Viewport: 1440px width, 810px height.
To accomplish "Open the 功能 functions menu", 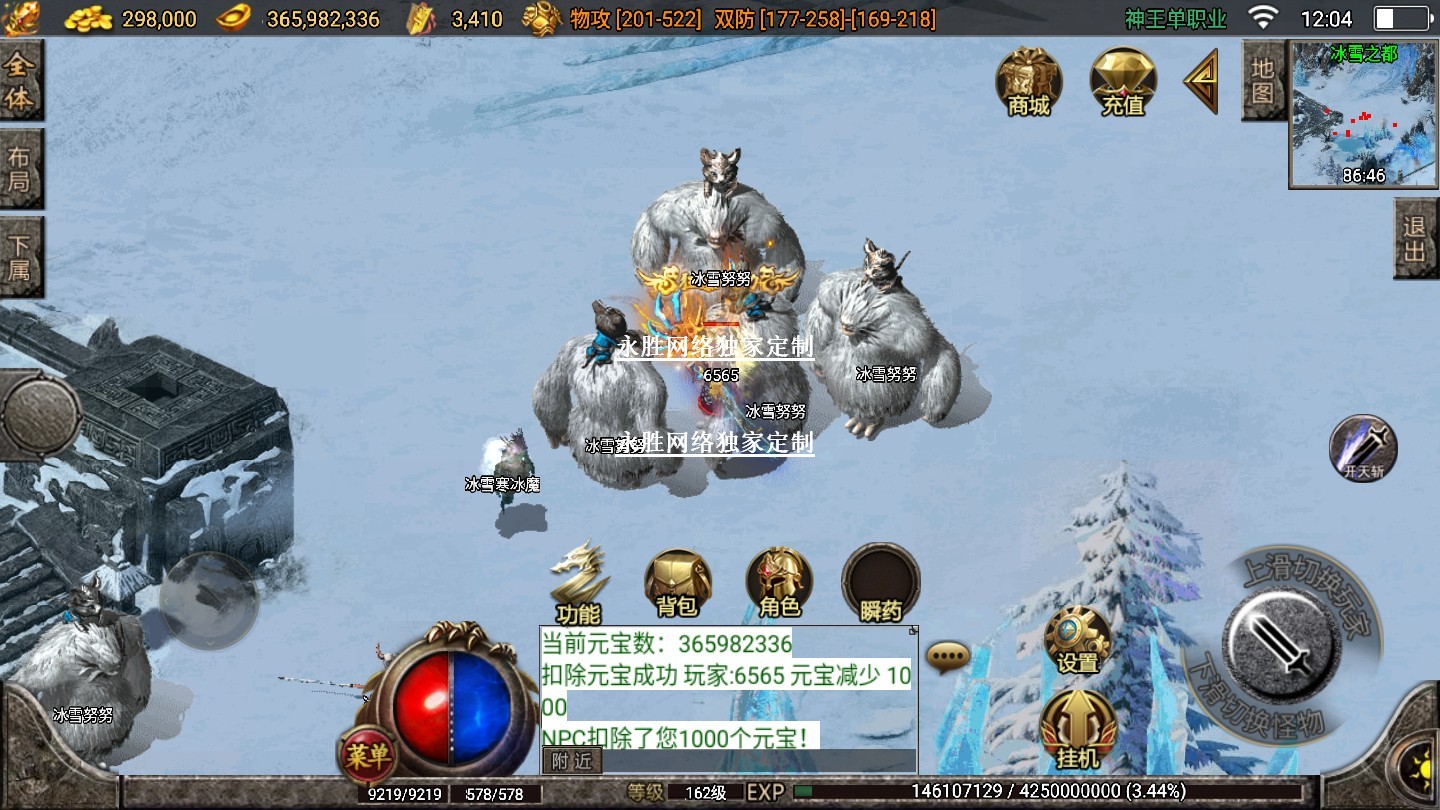I will [x=579, y=584].
